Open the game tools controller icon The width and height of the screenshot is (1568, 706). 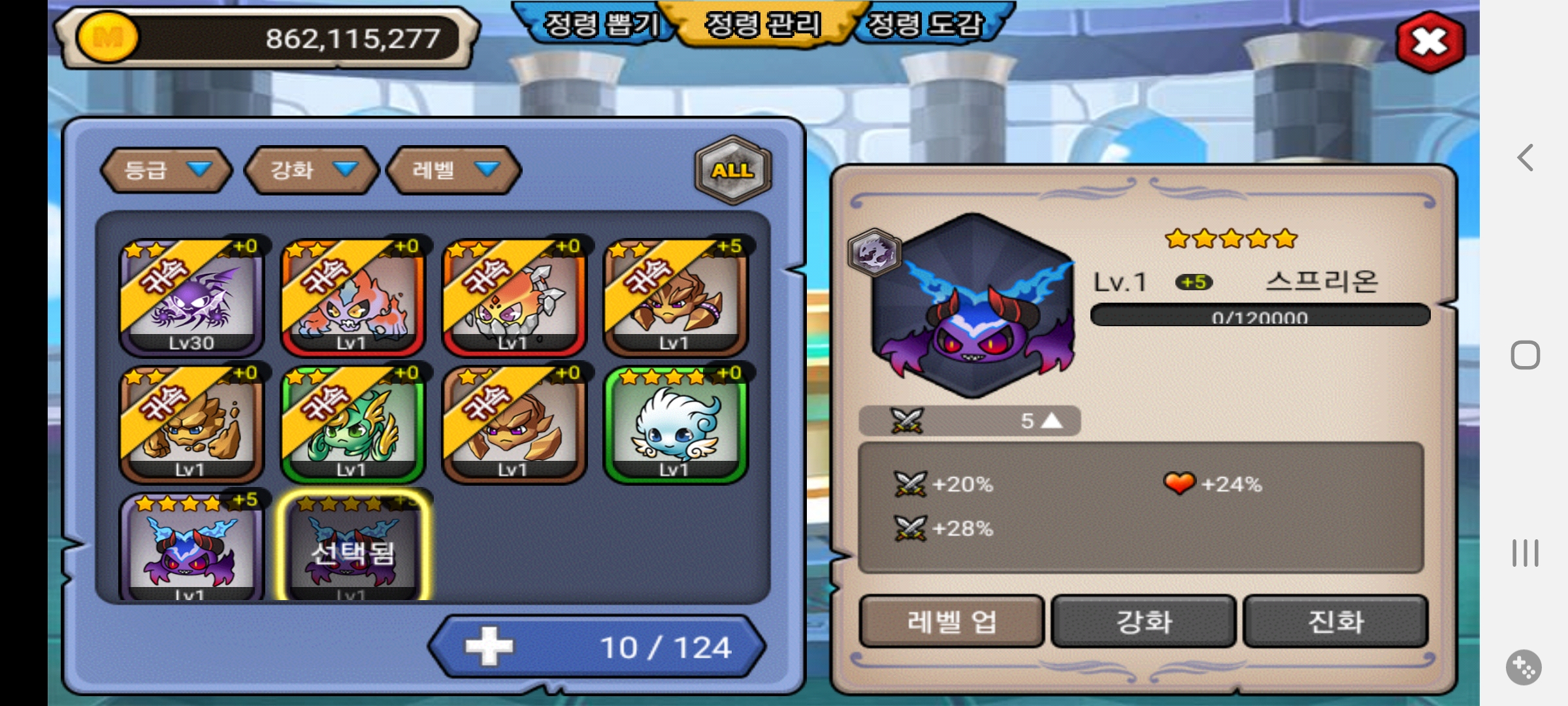(1524, 667)
